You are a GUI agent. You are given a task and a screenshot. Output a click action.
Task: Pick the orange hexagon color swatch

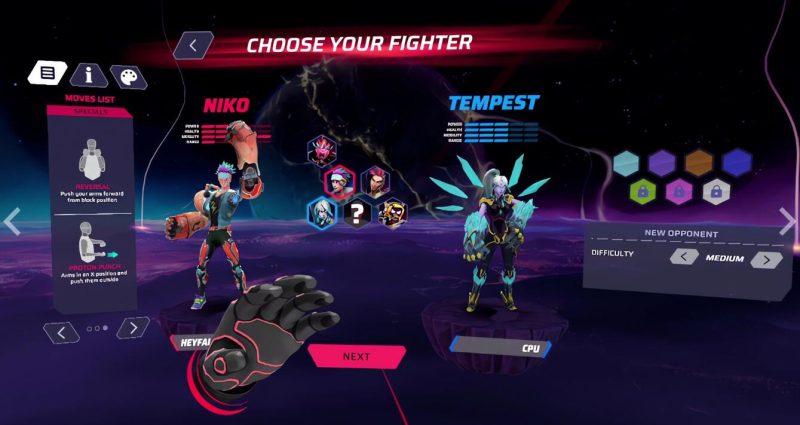699,162
